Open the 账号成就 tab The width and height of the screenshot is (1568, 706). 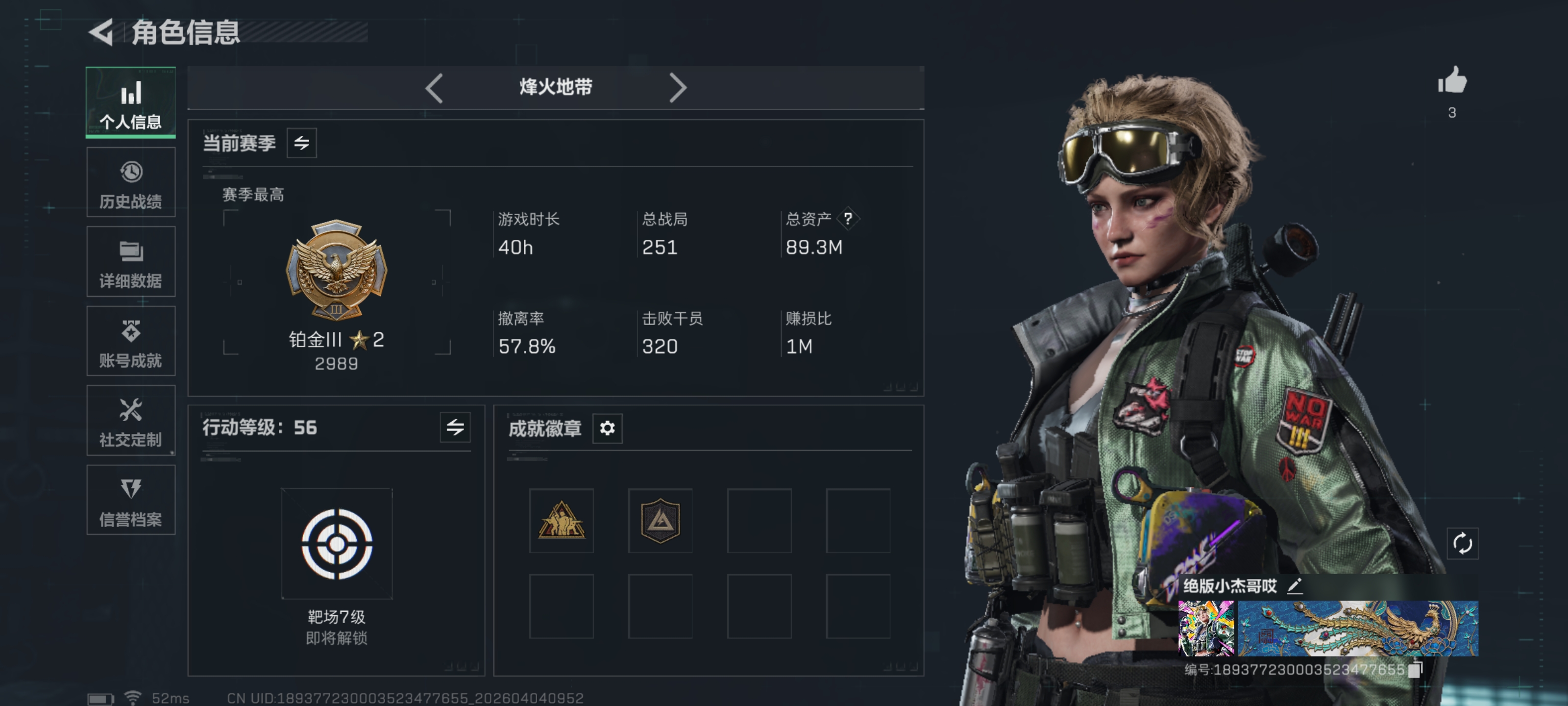click(x=131, y=342)
